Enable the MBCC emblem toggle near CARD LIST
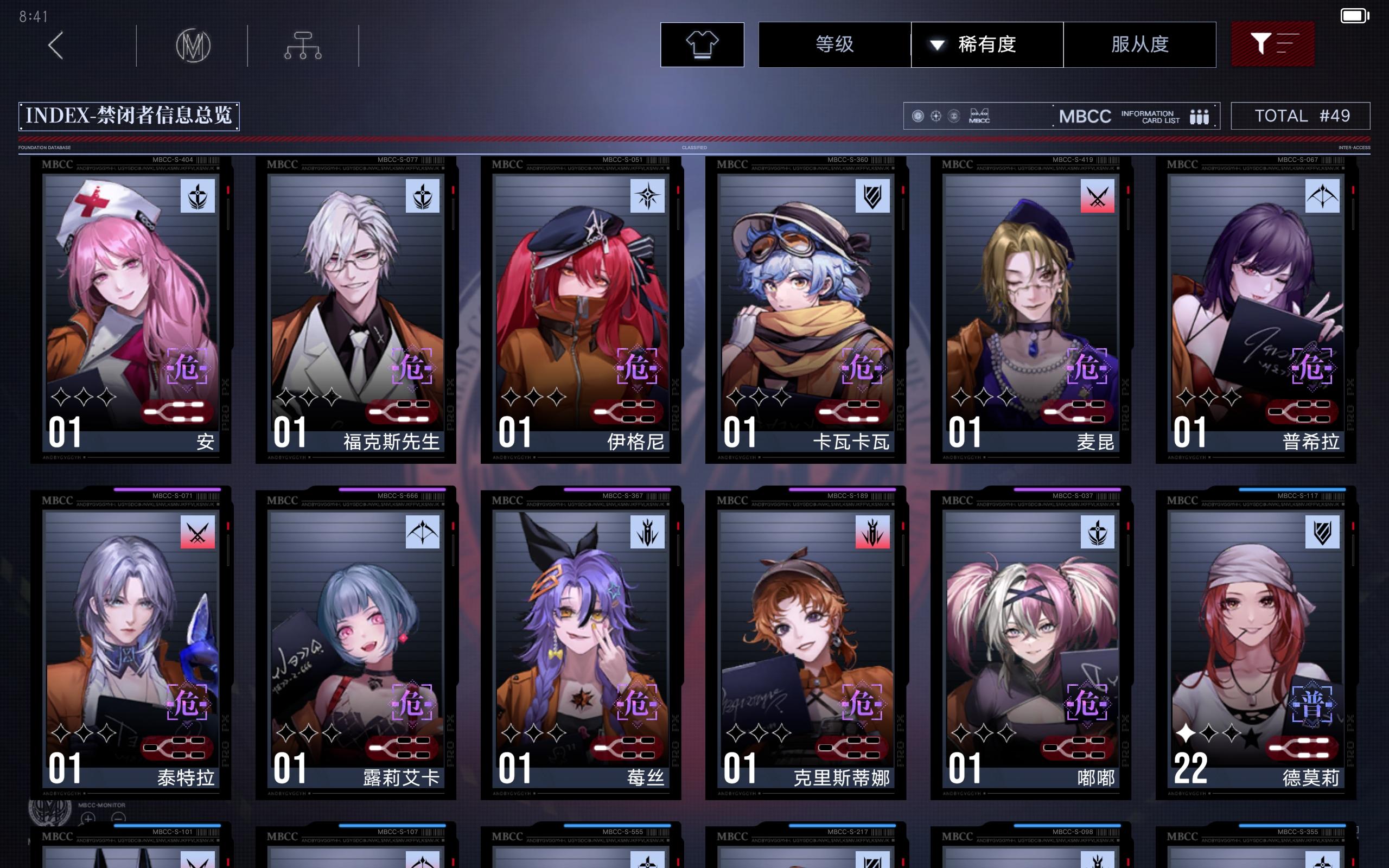This screenshot has width=1389, height=868. 978,116
